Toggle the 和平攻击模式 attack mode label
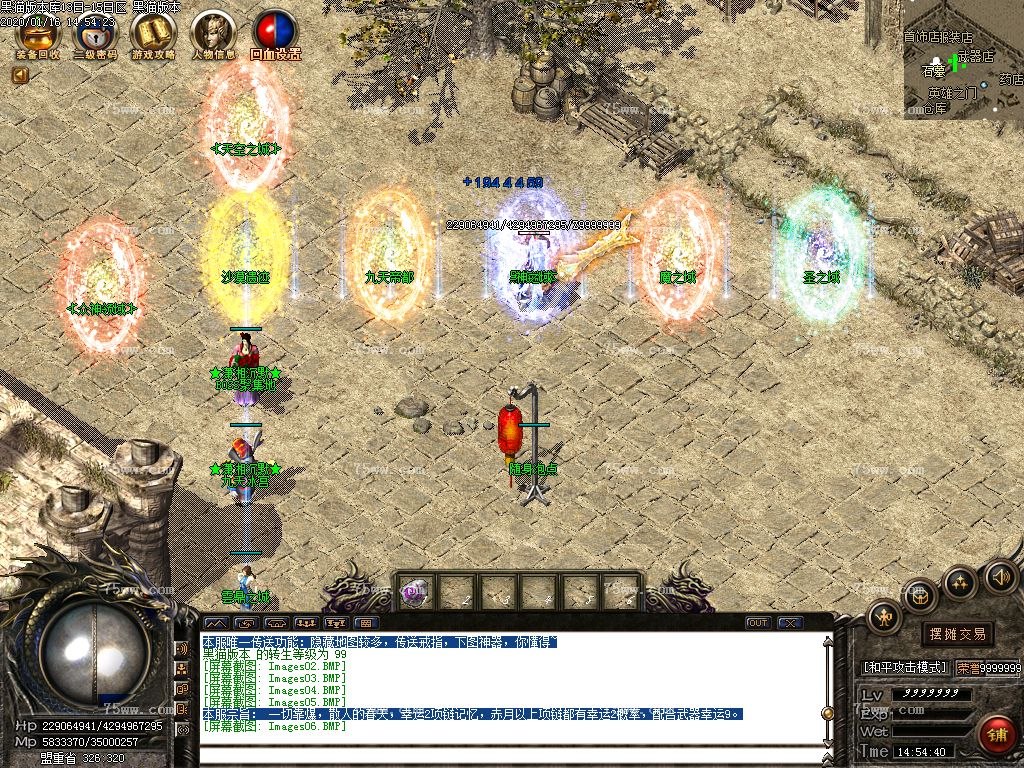This screenshot has height=768, width=1024. [x=904, y=667]
